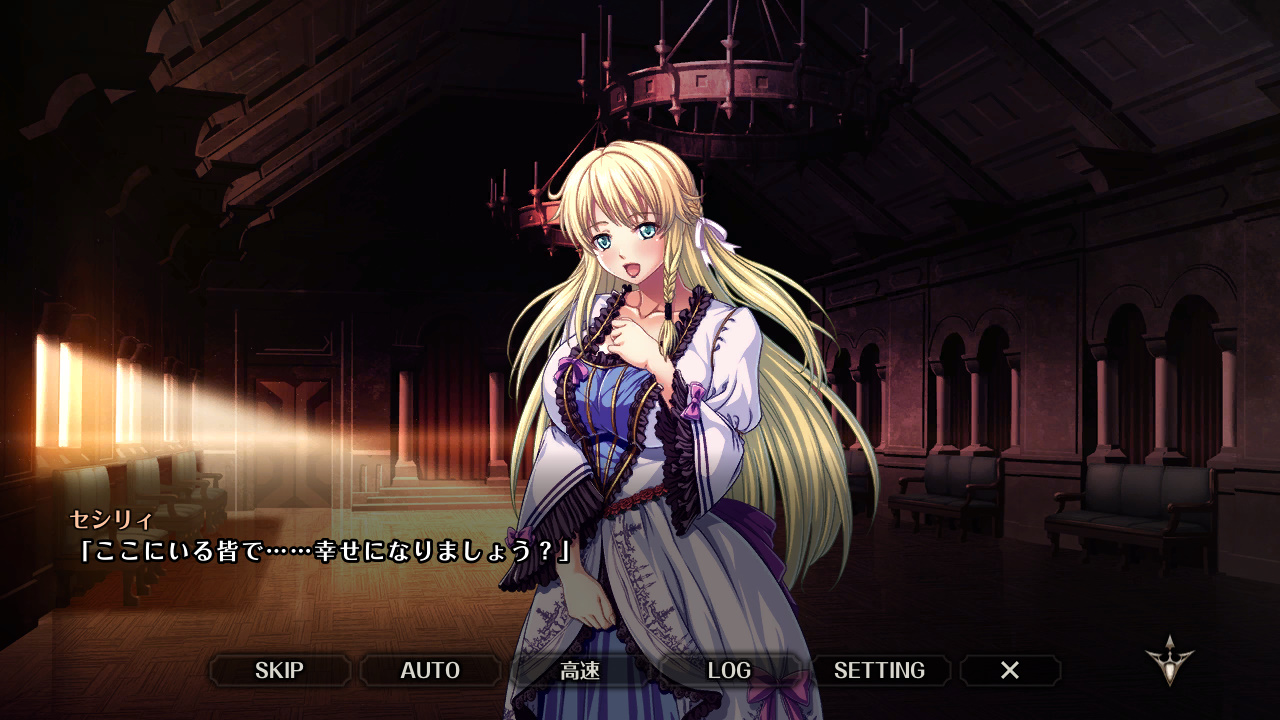The width and height of the screenshot is (1280, 720).
Task: Toggle the 高速 fast-forward button
Action: (x=580, y=670)
